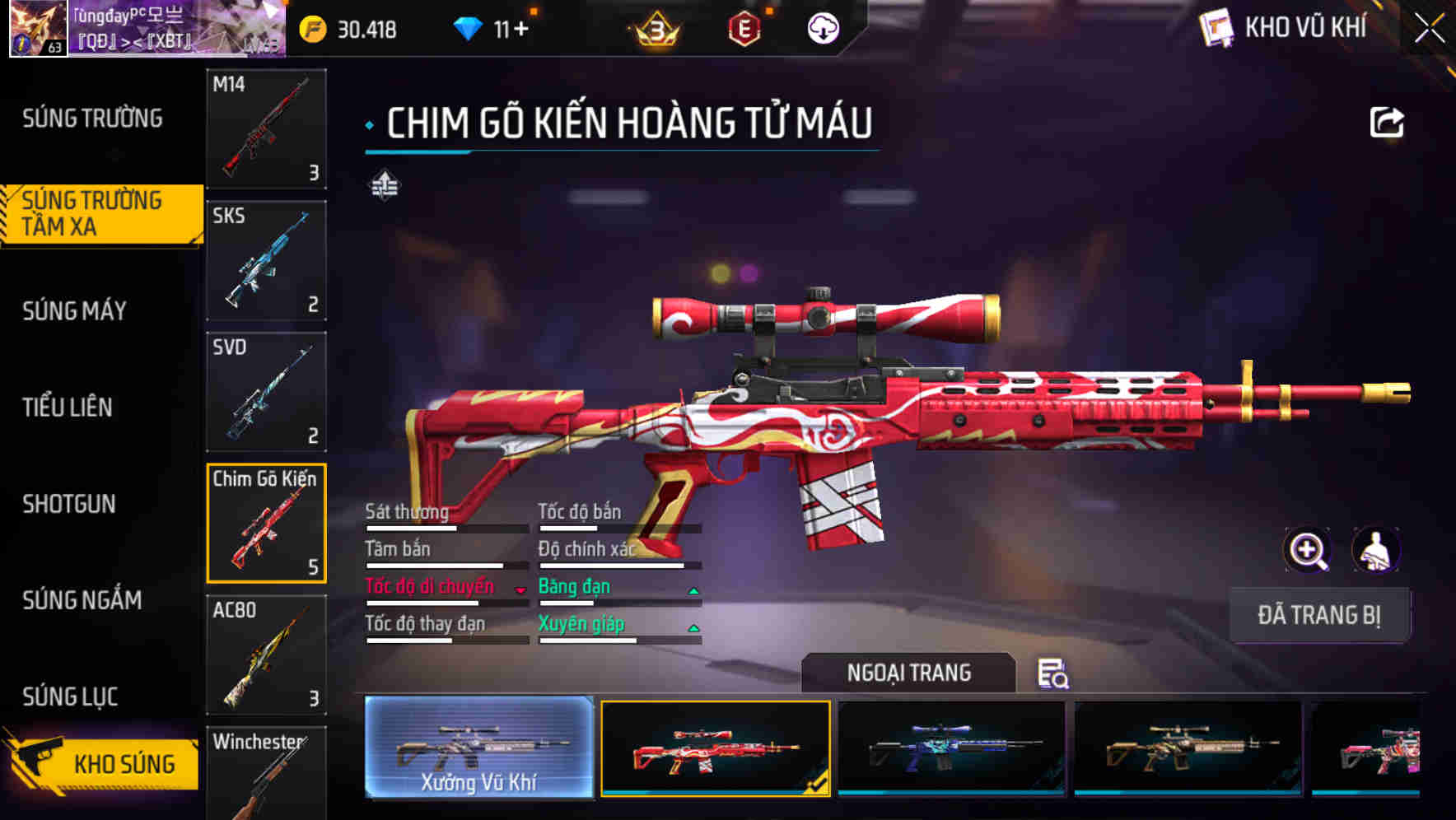The height and width of the screenshot is (820, 1456).
Task: Select the SVD weapon thumbnail
Action: point(265,393)
